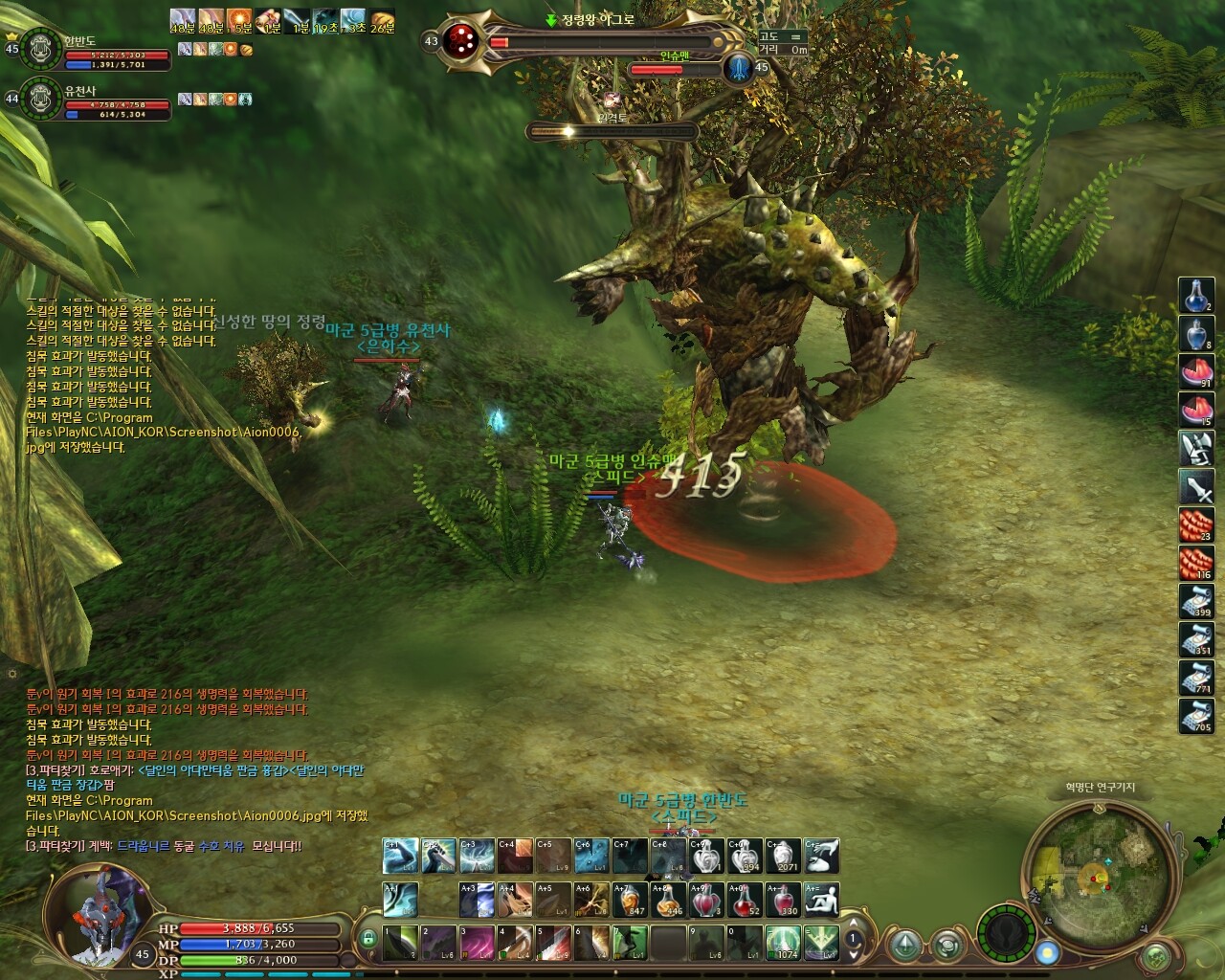The width and height of the screenshot is (1225, 980).
Task: Use the scroll stack of 705
Action: point(1196,716)
